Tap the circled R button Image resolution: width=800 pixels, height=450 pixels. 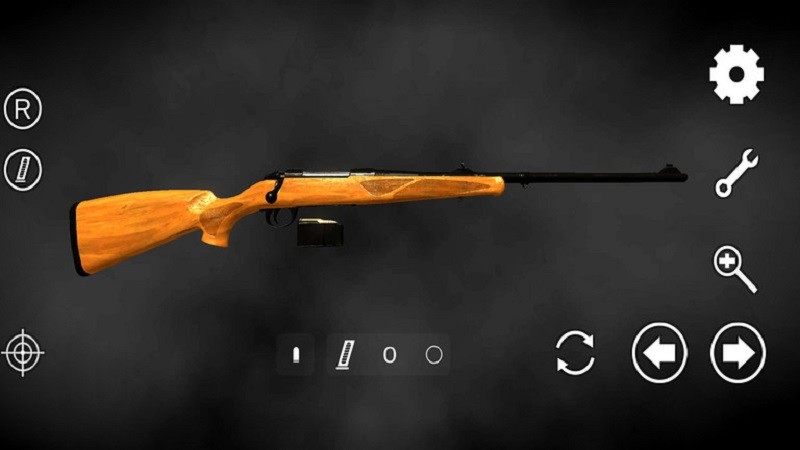coord(22,108)
